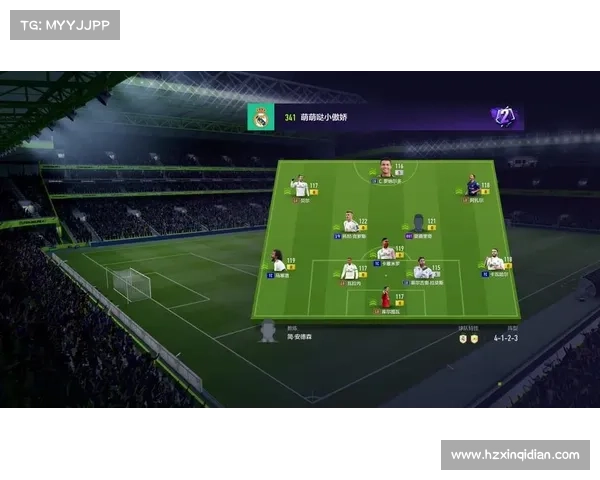Pick the 118-rated right back
This screenshot has width=600, height=480.
click(x=494, y=262)
